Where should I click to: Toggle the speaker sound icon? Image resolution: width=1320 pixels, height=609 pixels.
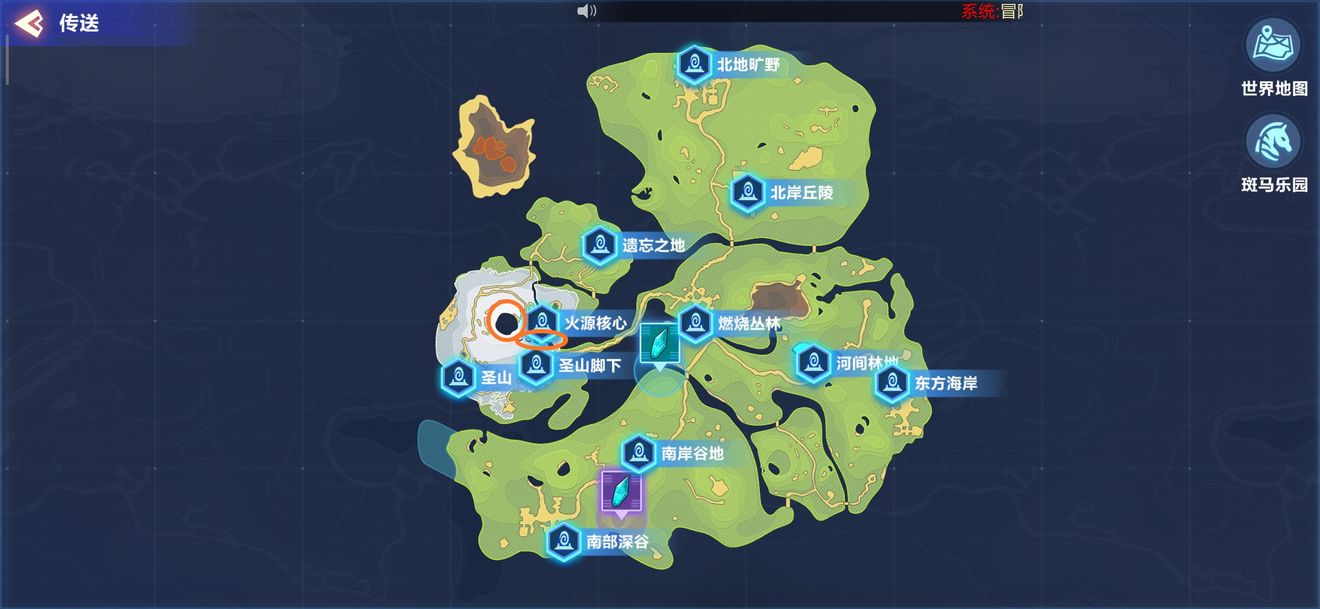587,11
